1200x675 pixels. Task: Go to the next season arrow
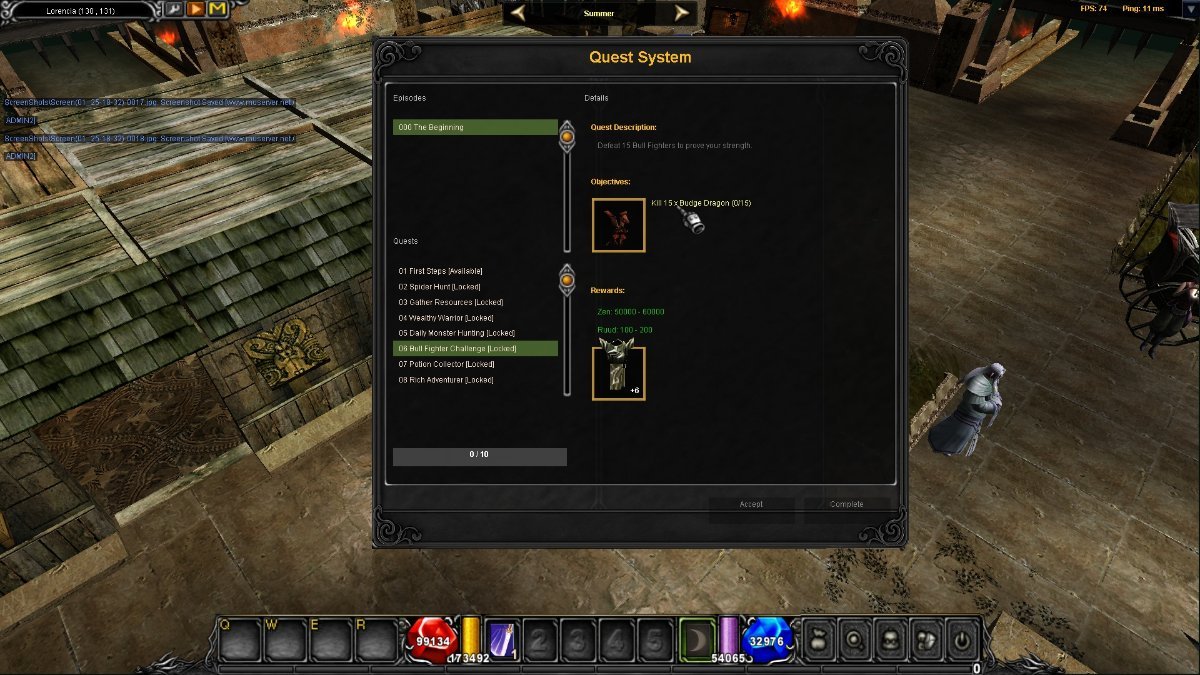(683, 13)
